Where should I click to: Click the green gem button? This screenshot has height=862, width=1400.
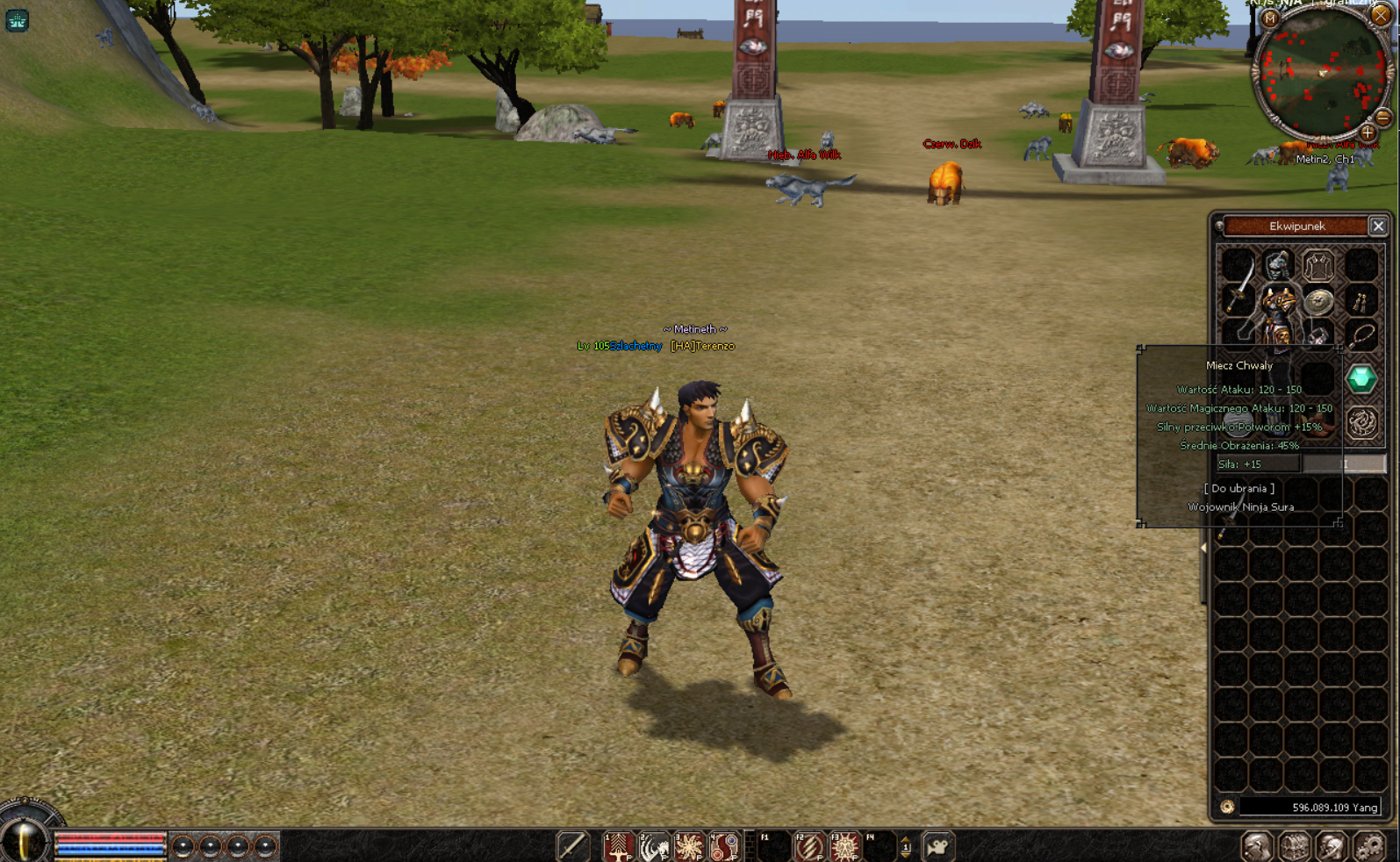(1361, 379)
